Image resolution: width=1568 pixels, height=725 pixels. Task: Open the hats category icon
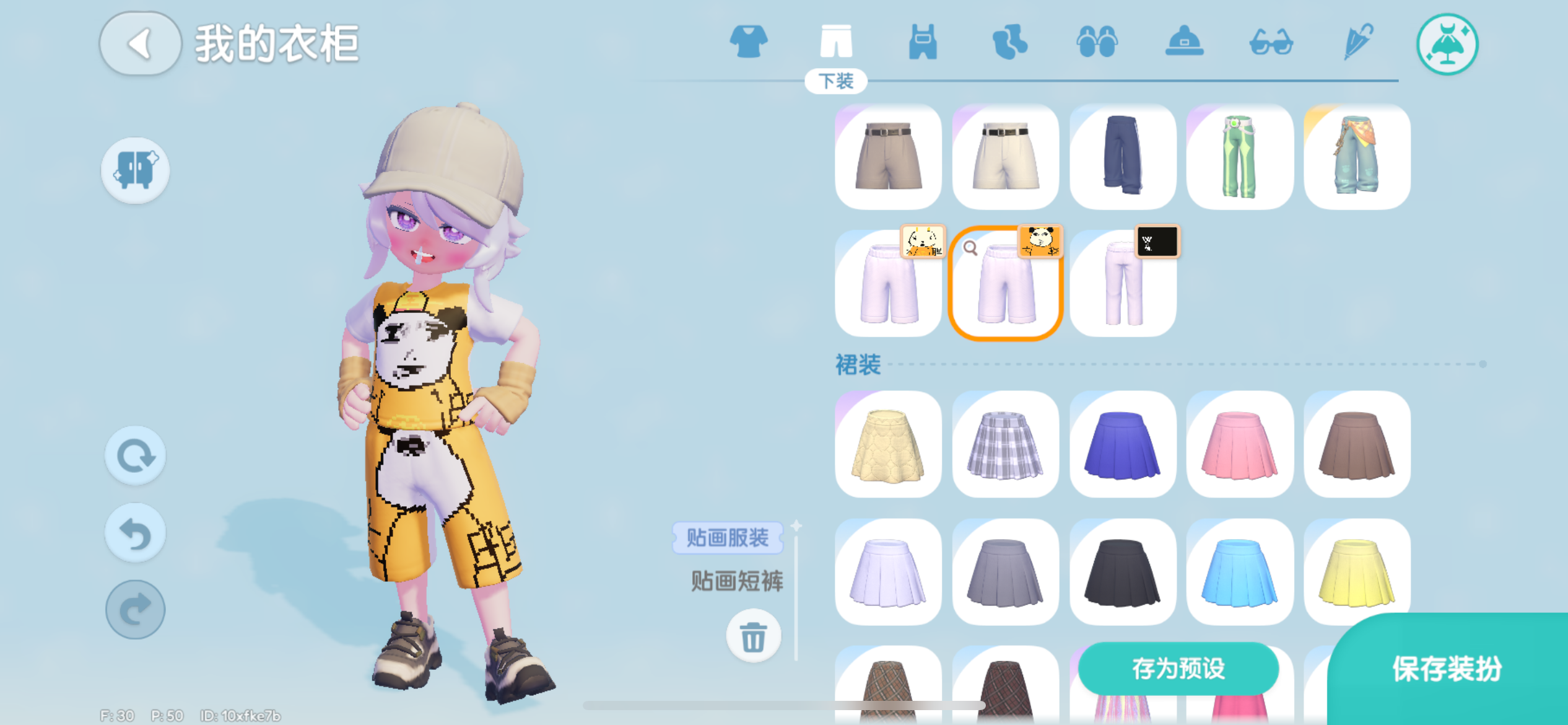pos(1183,42)
